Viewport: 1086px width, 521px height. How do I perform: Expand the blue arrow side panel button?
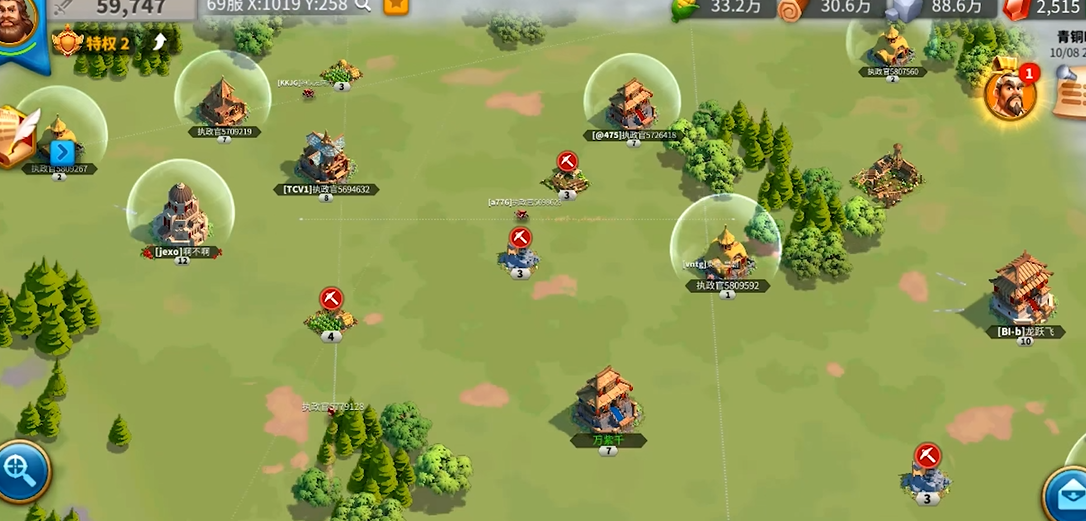pos(62,152)
